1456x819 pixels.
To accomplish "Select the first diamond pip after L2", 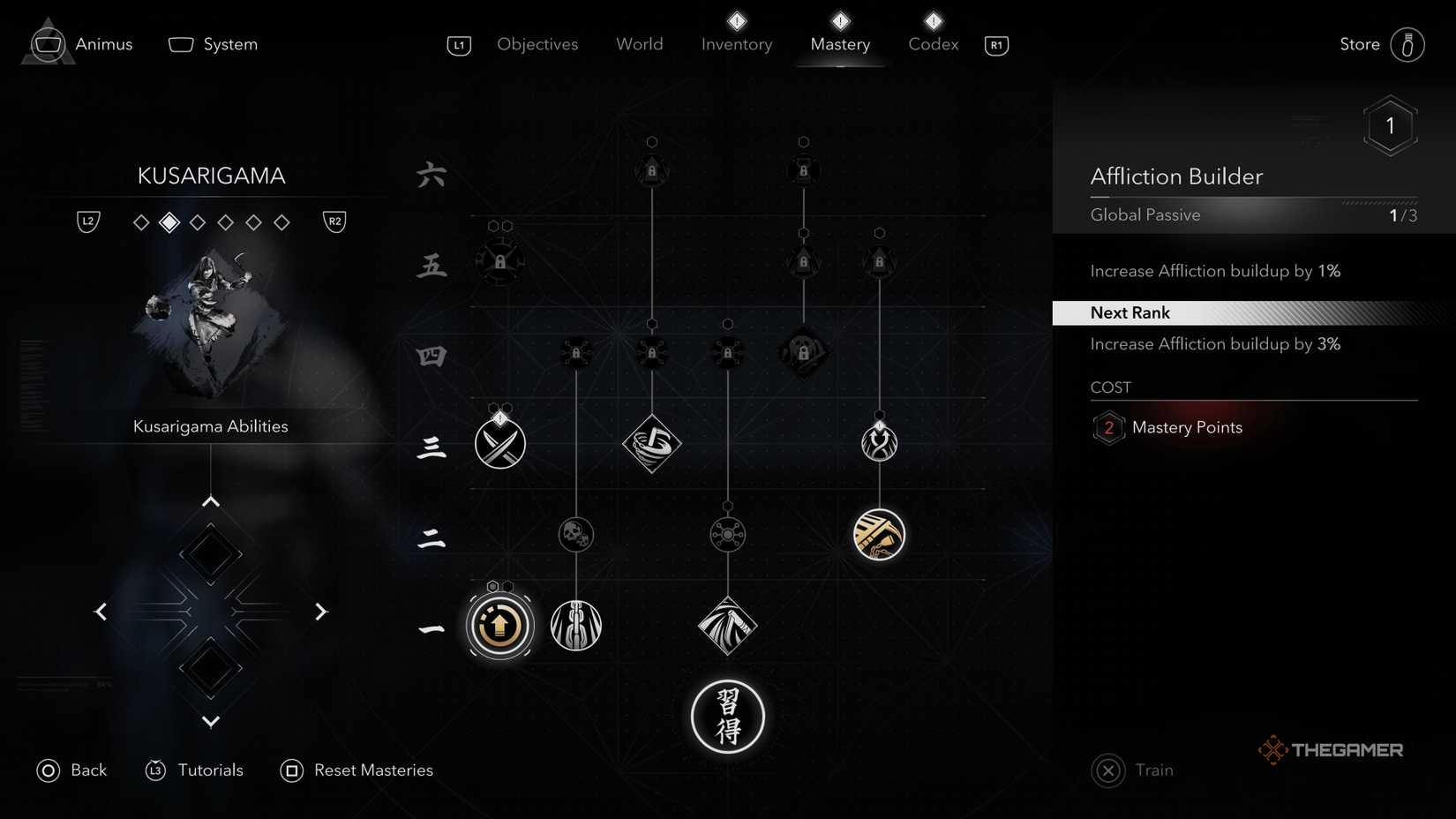I will tap(141, 222).
